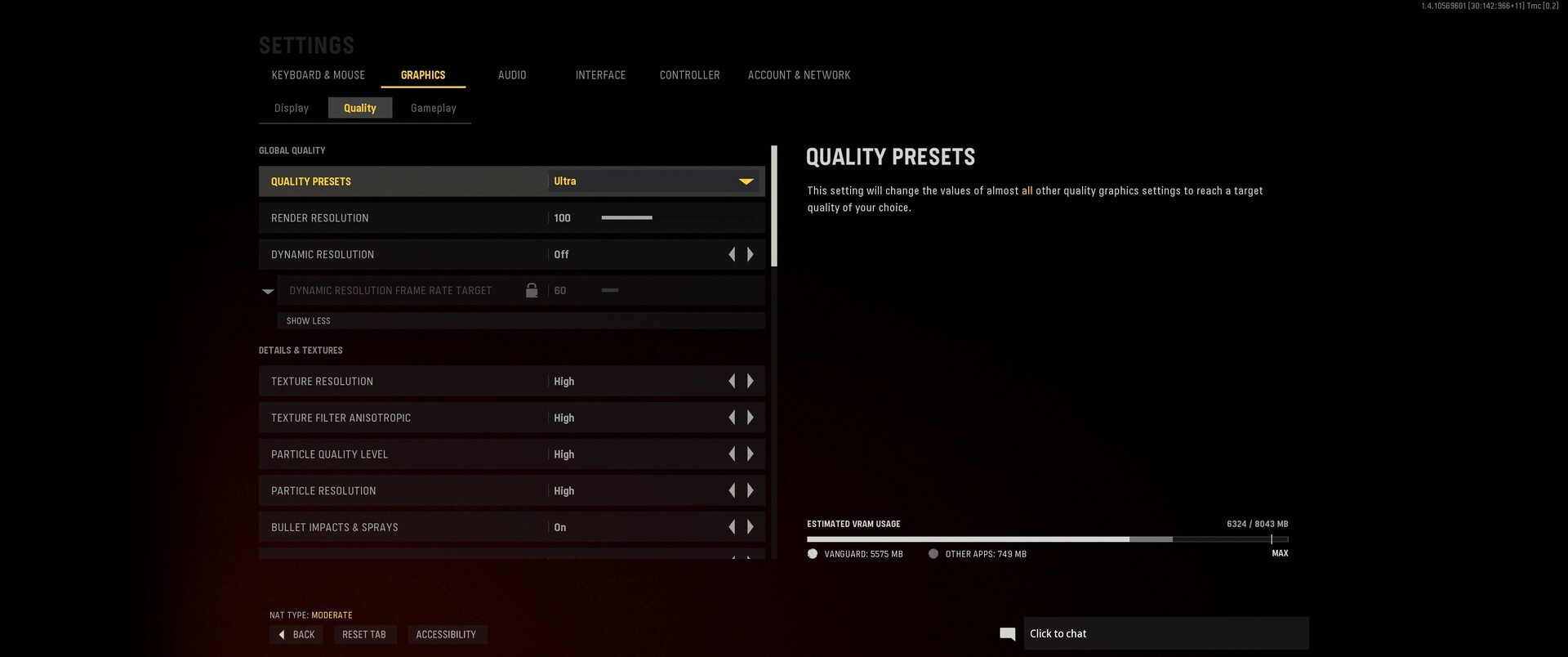1568x657 pixels.
Task: Reset settings with Reset Tab
Action: click(x=364, y=635)
